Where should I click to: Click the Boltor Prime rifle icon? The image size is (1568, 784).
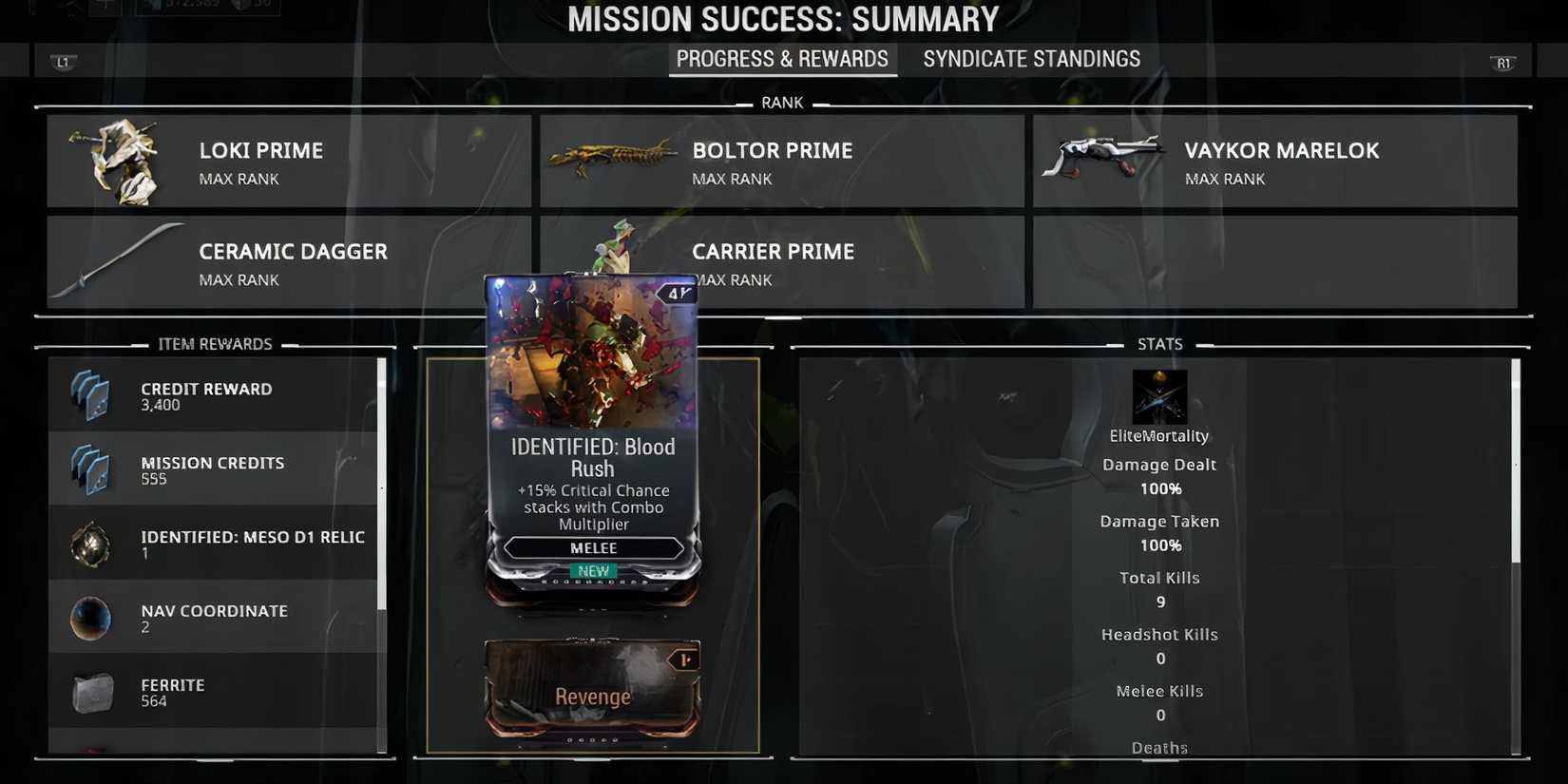608,155
